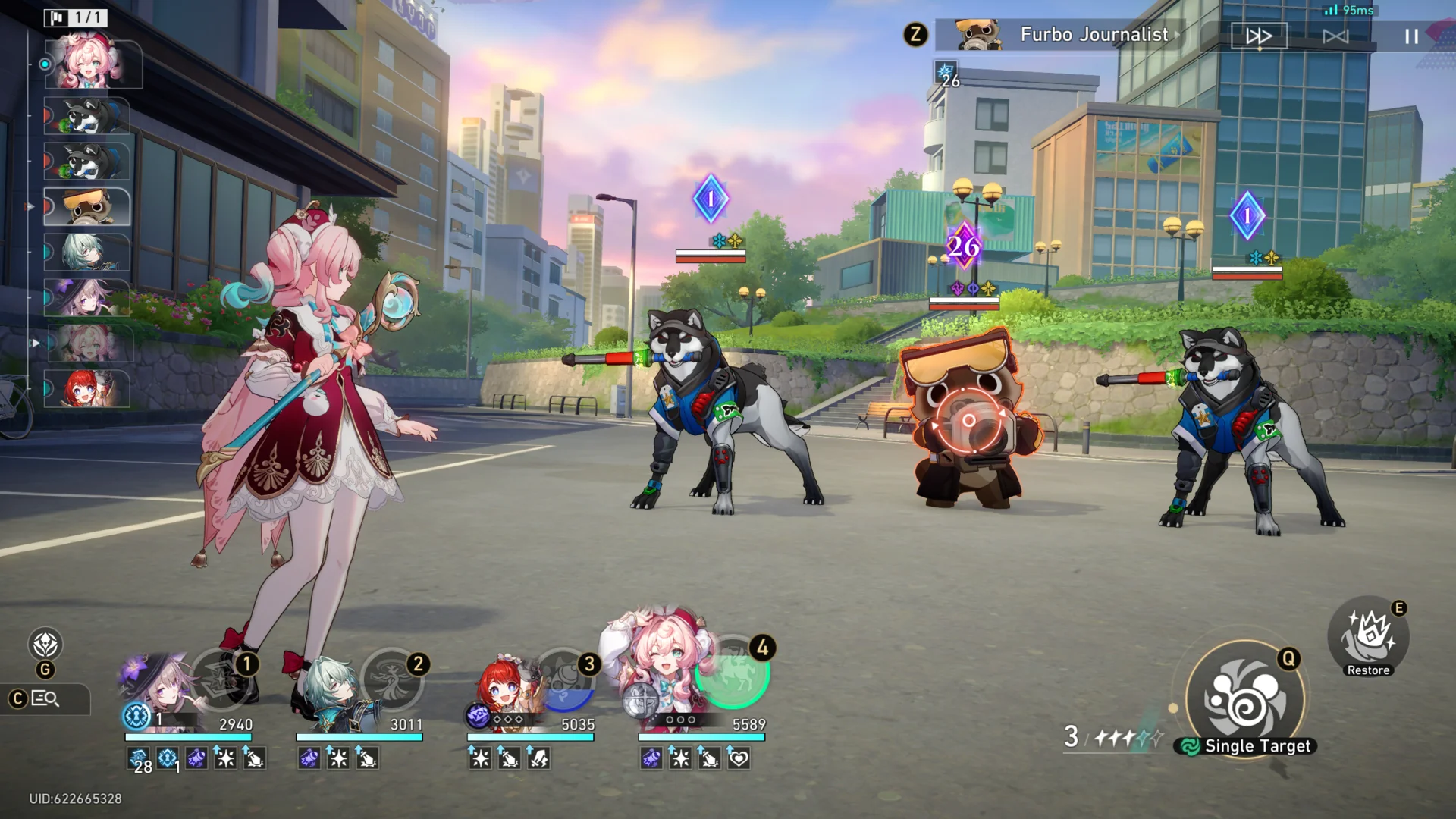The height and width of the screenshot is (819, 1456).
Task: Click the wave counter flag icon
Action: coord(56,17)
